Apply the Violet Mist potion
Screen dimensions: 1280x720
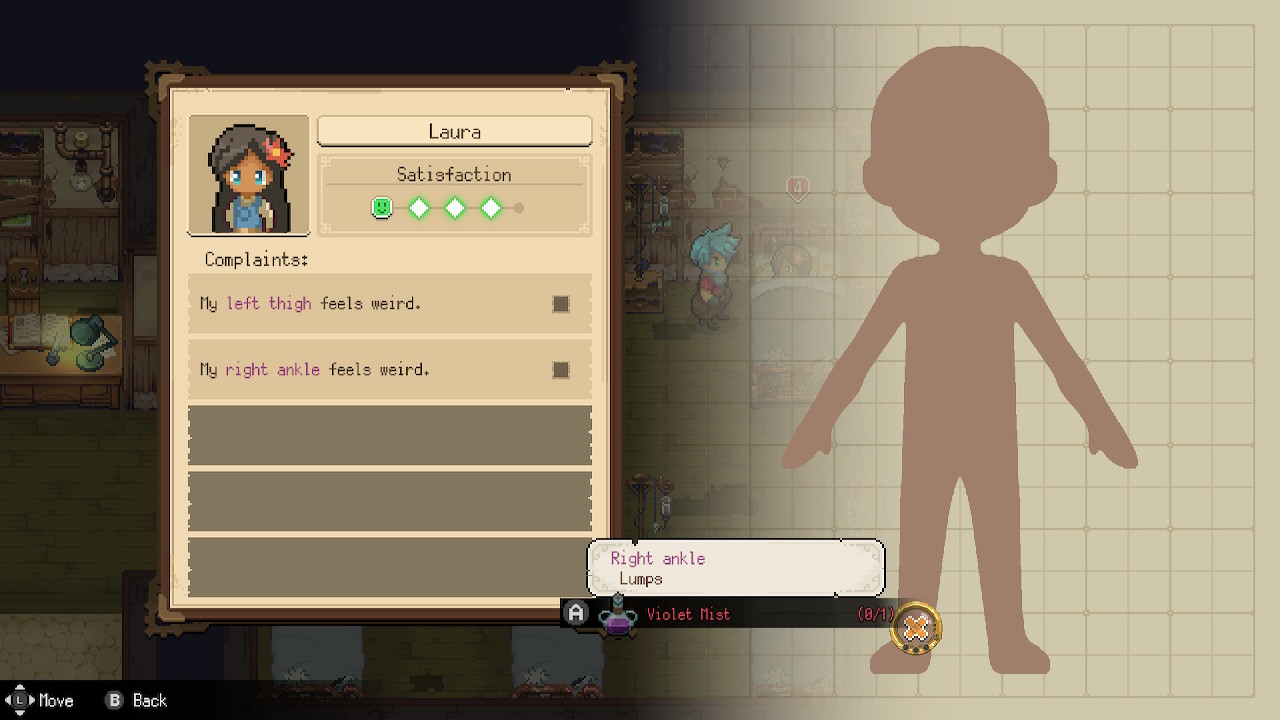point(690,614)
